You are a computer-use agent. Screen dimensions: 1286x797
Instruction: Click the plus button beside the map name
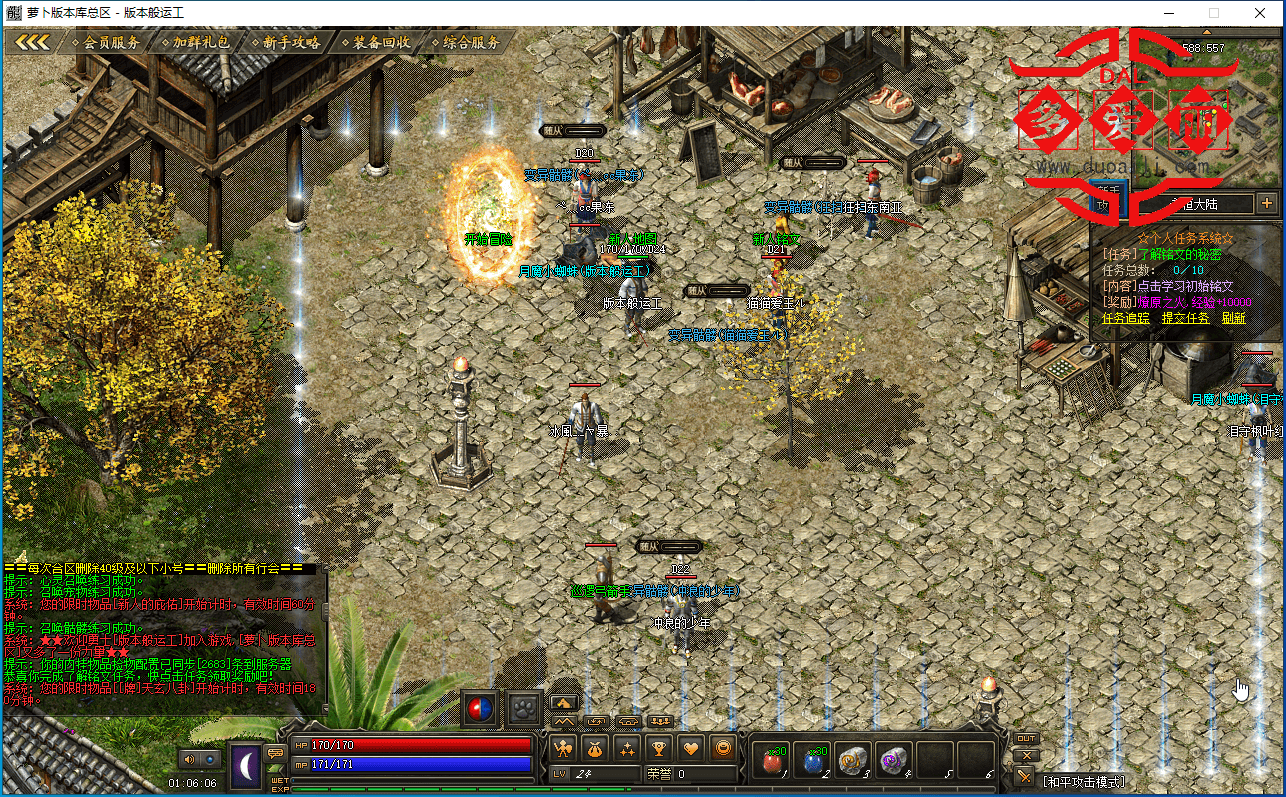click(x=1267, y=203)
